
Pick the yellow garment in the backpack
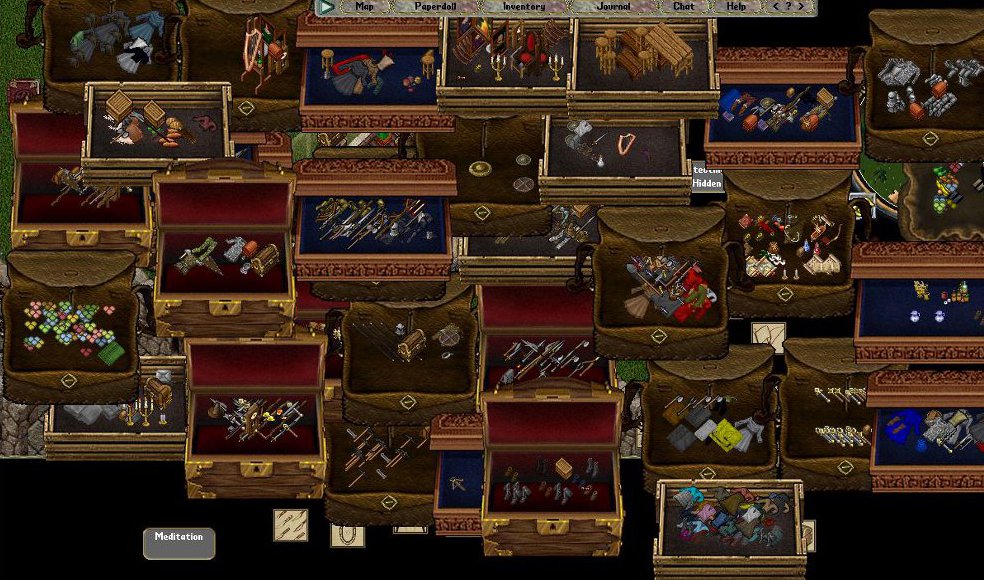tap(725, 433)
